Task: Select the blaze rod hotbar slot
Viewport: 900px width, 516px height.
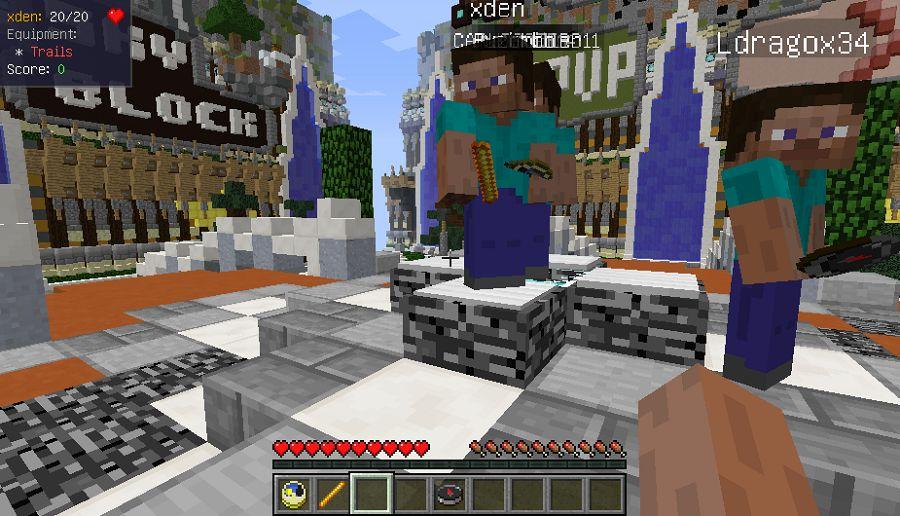Action: (x=331, y=494)
